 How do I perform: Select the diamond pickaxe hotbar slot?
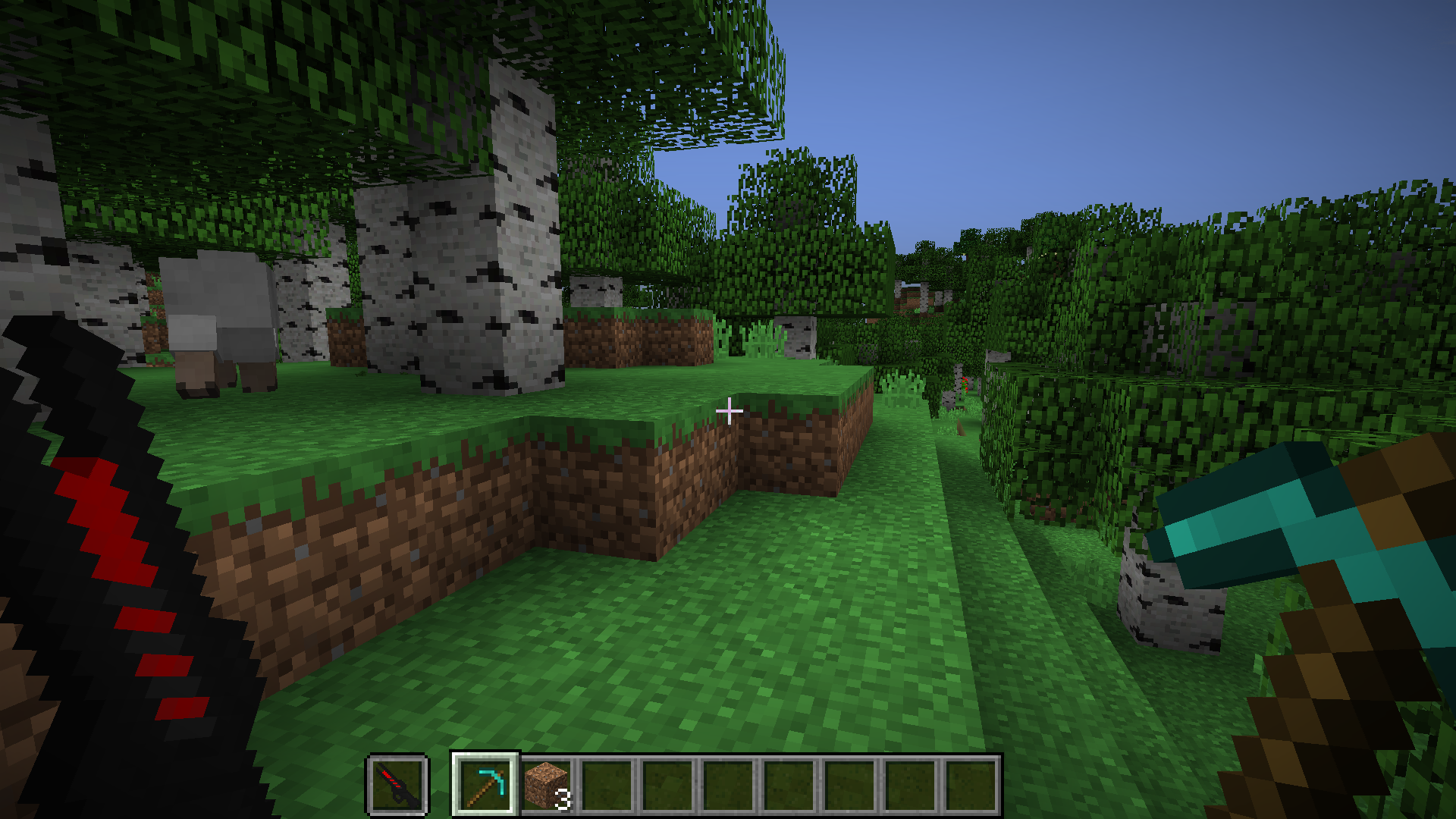(x=485, y=786)
